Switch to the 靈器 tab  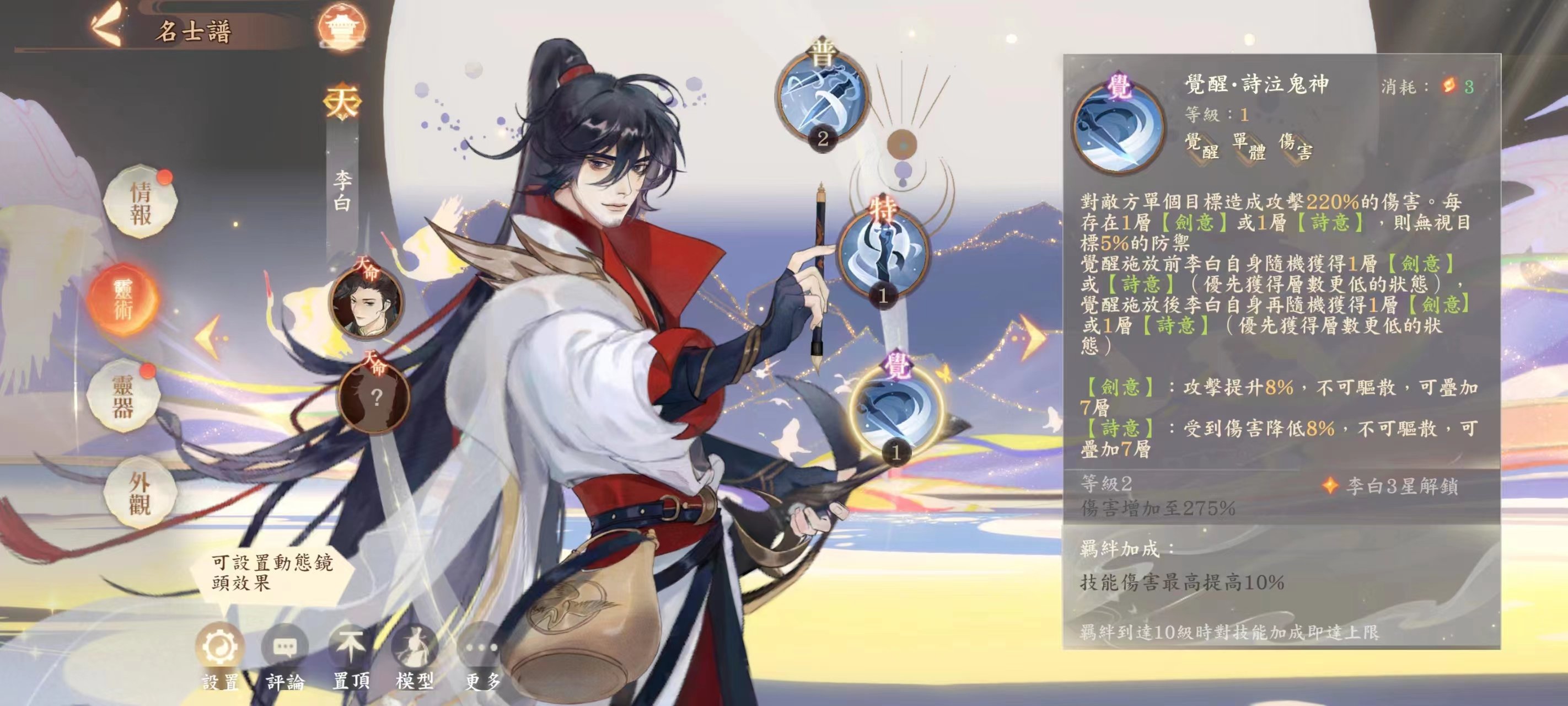pyautogui.click(x=123, y=396)
